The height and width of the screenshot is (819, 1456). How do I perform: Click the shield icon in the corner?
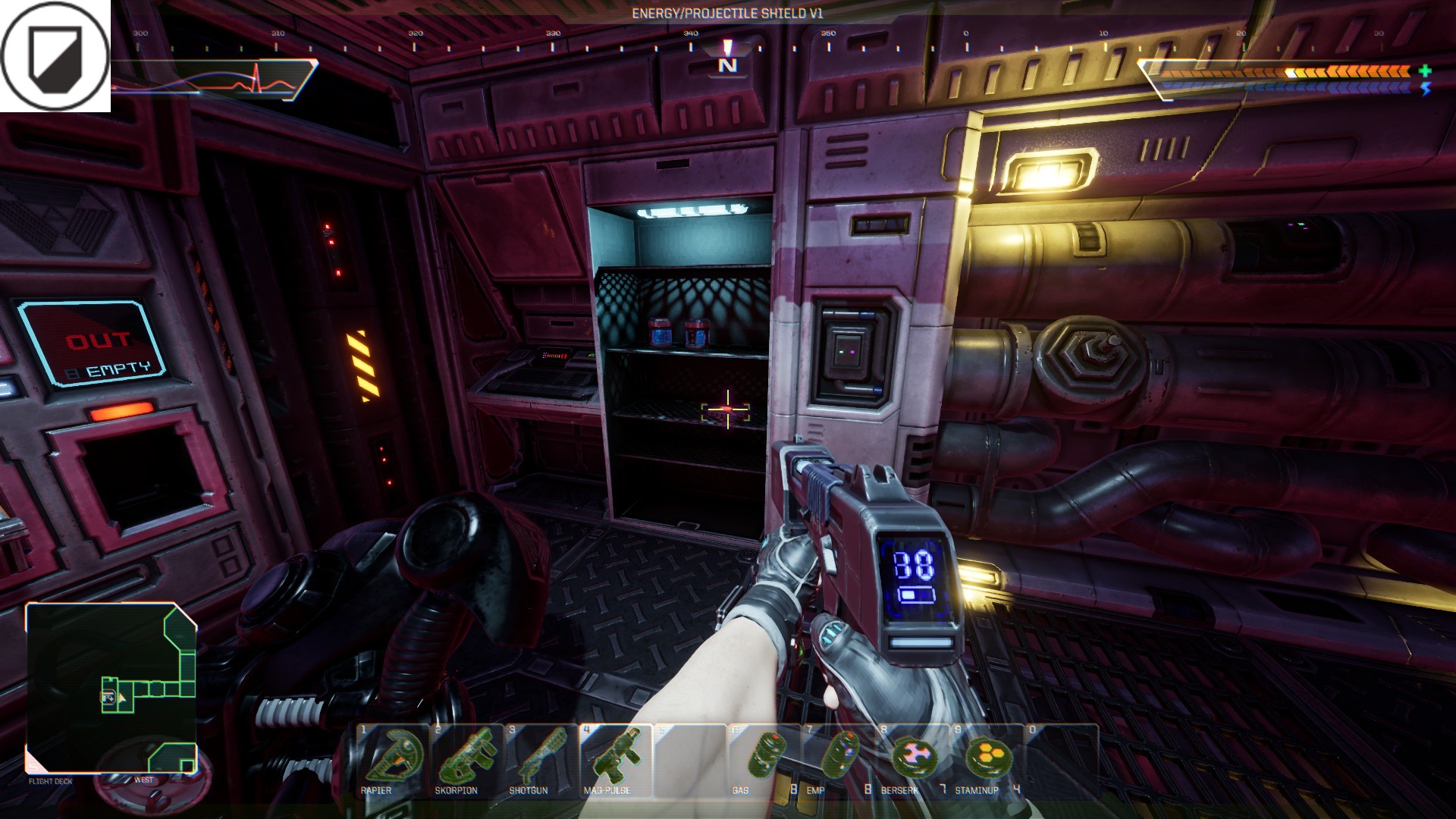click(55, 56)
